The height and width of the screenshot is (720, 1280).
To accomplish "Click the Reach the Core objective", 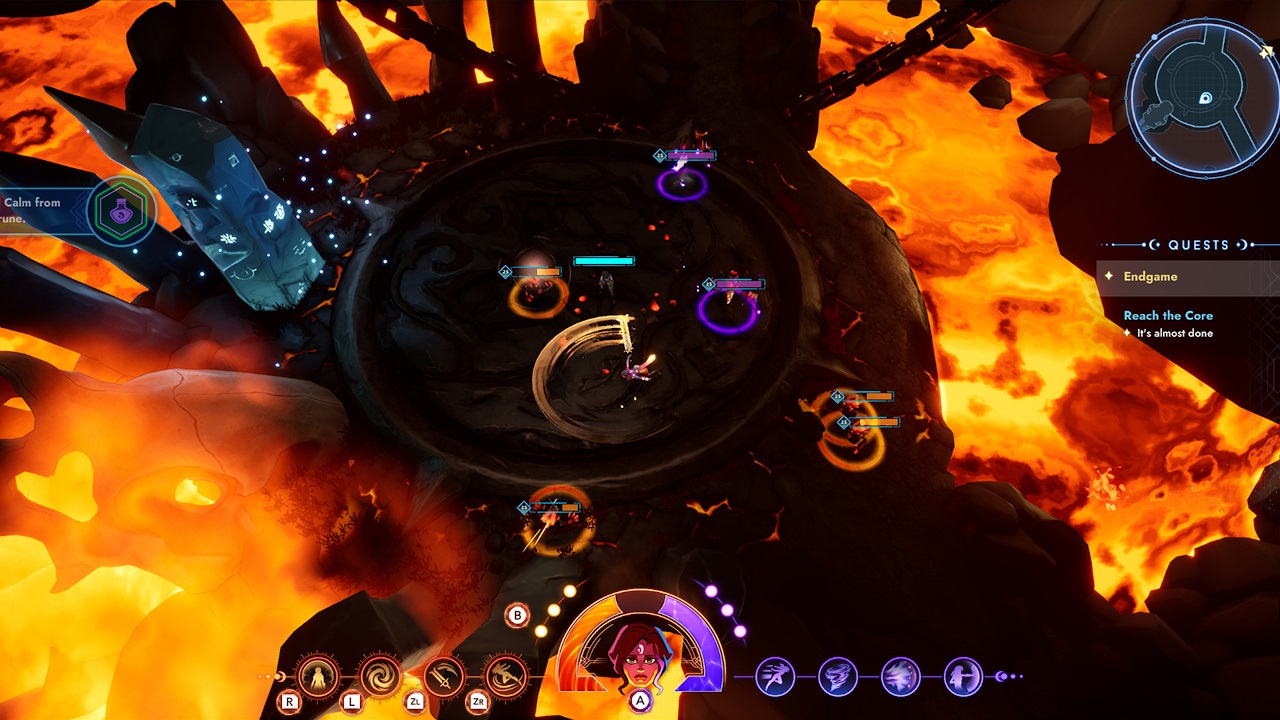I will click(x=1168, y=315).
